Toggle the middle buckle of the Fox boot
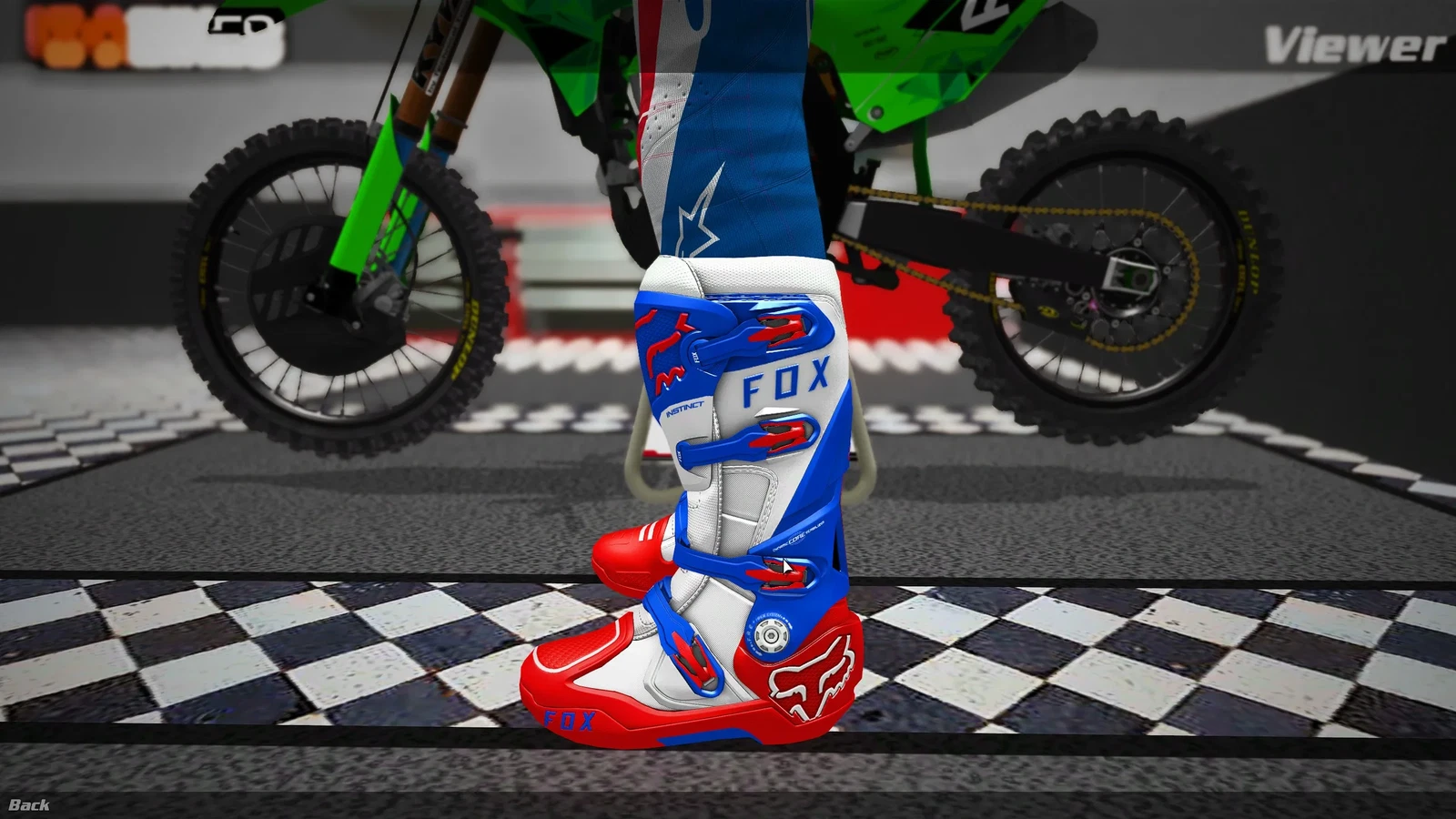 click(783, 432)
